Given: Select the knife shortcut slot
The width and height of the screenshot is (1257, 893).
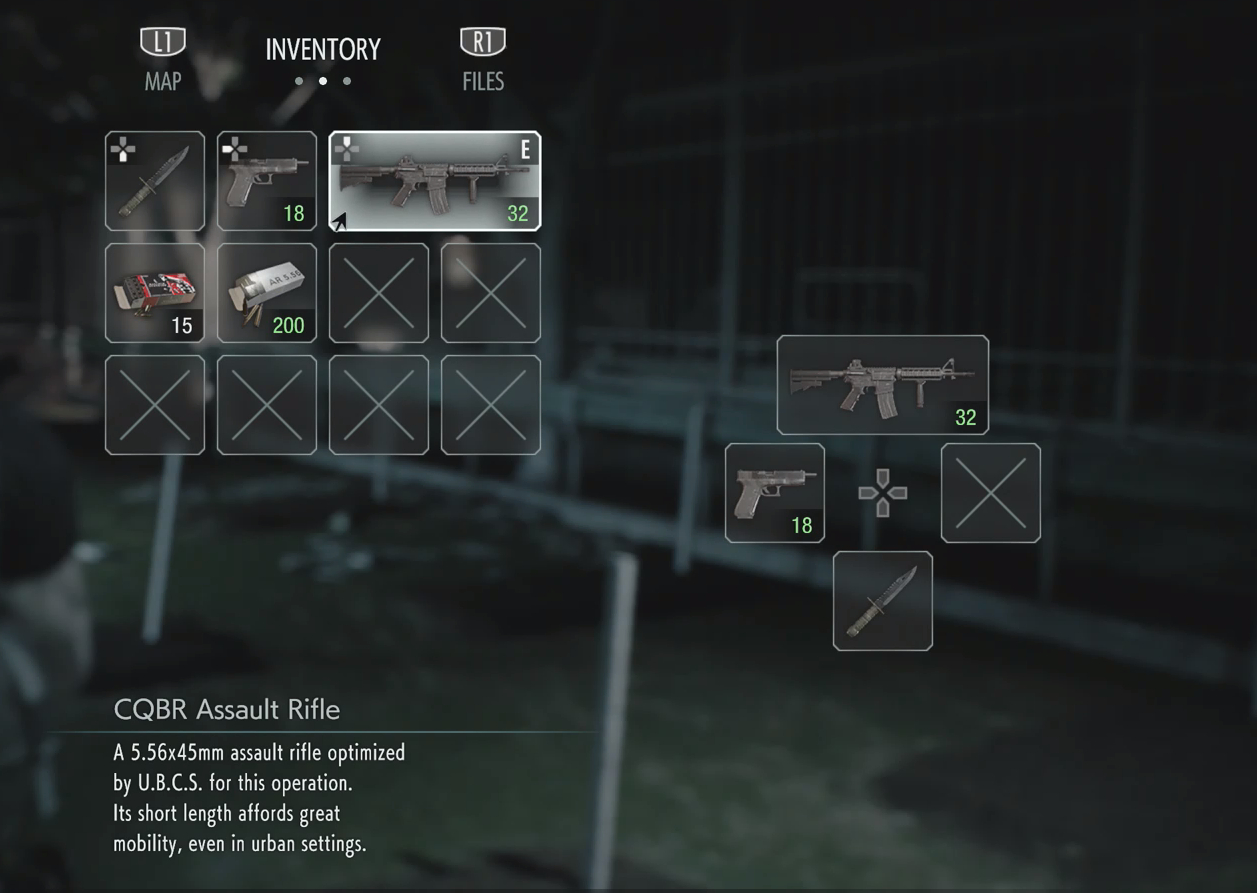Looking at the screenshot, I should tap(883, 601).
